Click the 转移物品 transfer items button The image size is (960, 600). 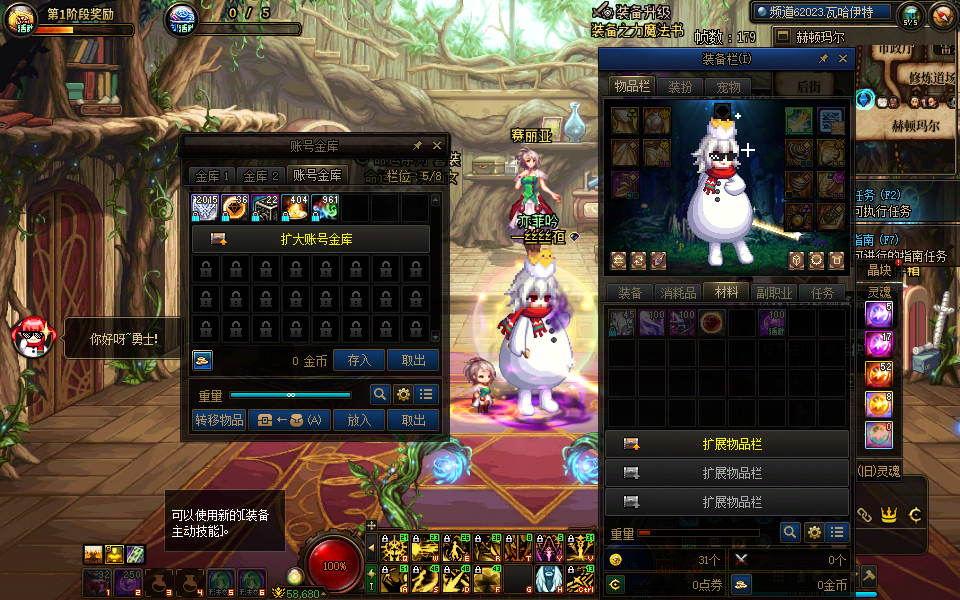(219, 420)
